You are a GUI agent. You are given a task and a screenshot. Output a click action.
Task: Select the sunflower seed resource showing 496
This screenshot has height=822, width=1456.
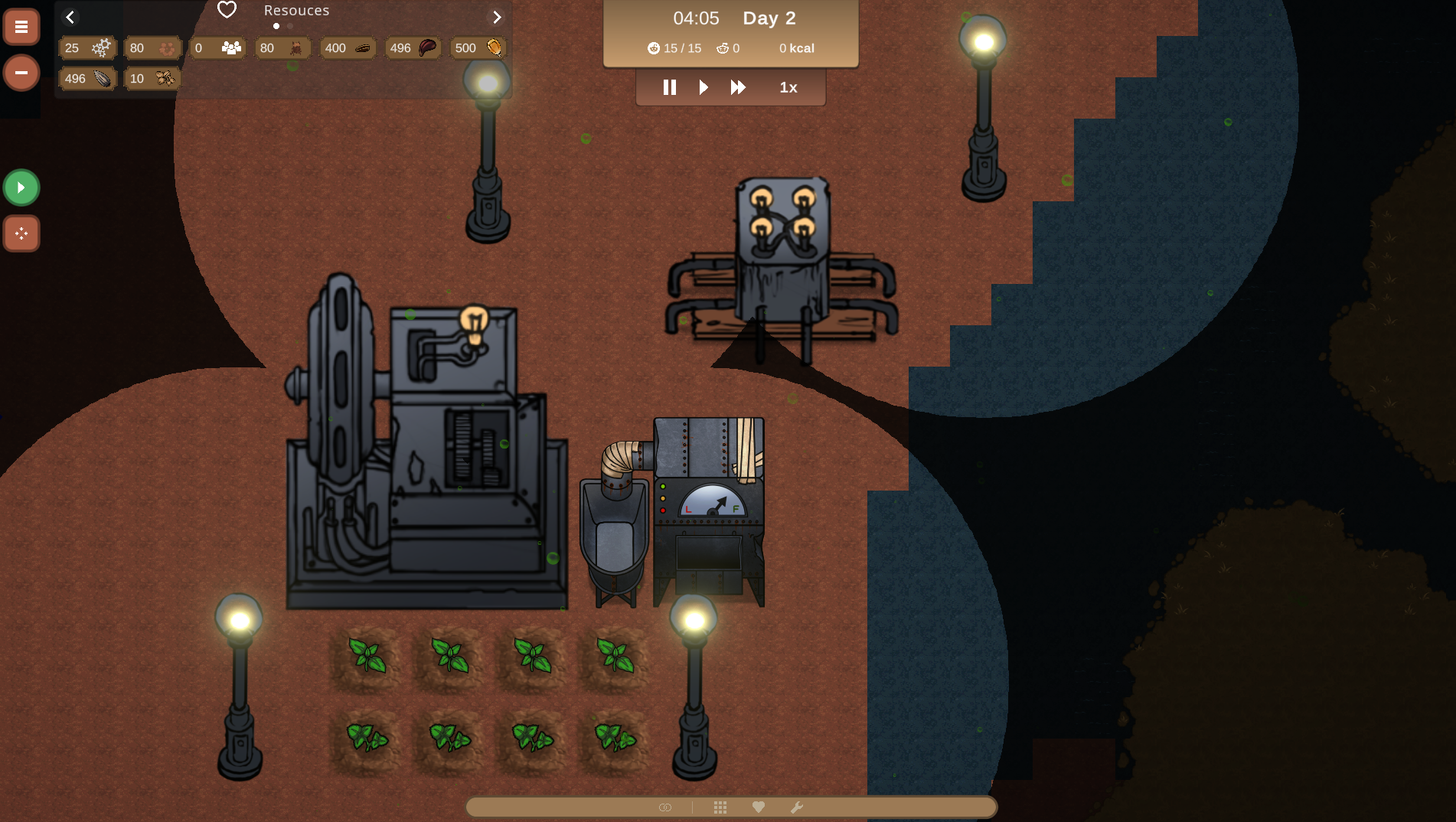pyautogui.click(x=87, y=79)
